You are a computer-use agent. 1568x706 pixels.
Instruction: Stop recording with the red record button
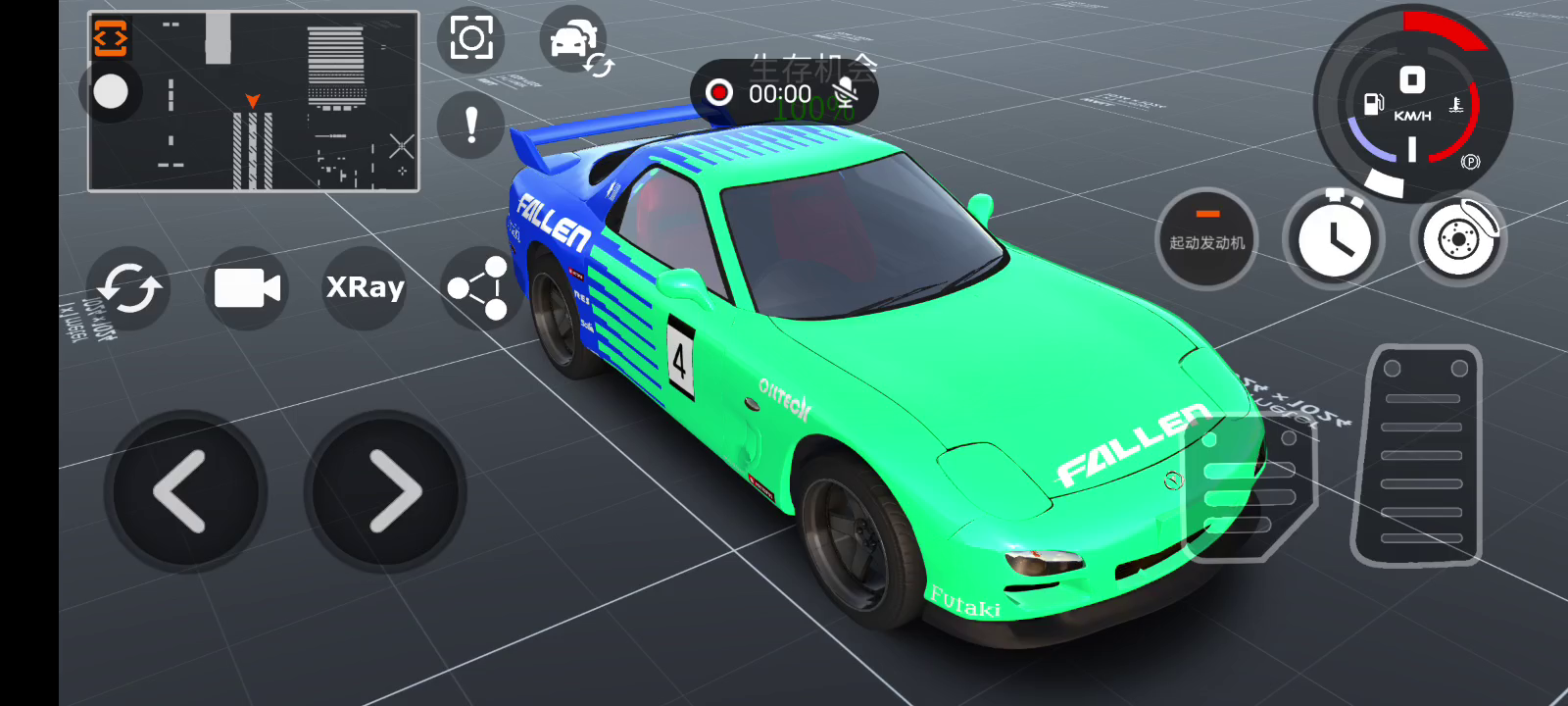tap(719, 93)
